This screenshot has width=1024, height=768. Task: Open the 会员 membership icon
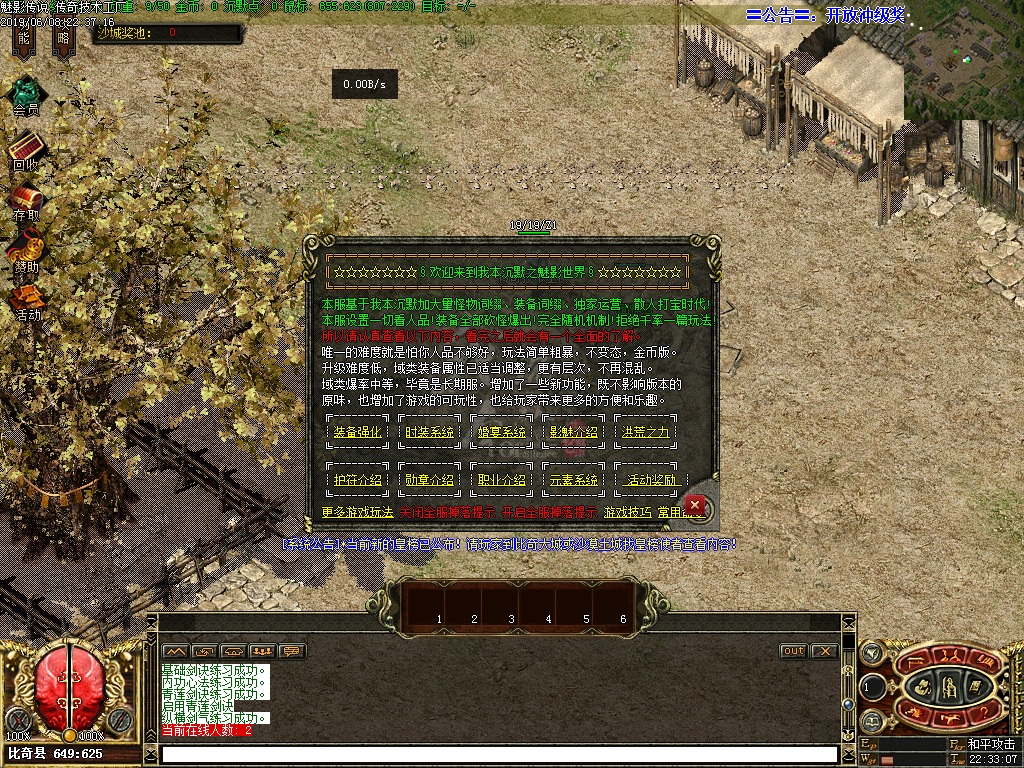tap(26, 96)
